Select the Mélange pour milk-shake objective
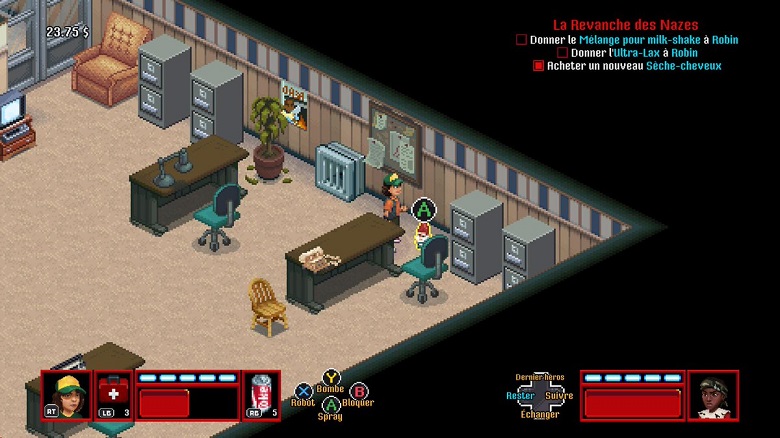This screenshot has width=780, height=438. click(x=634, y=39)
